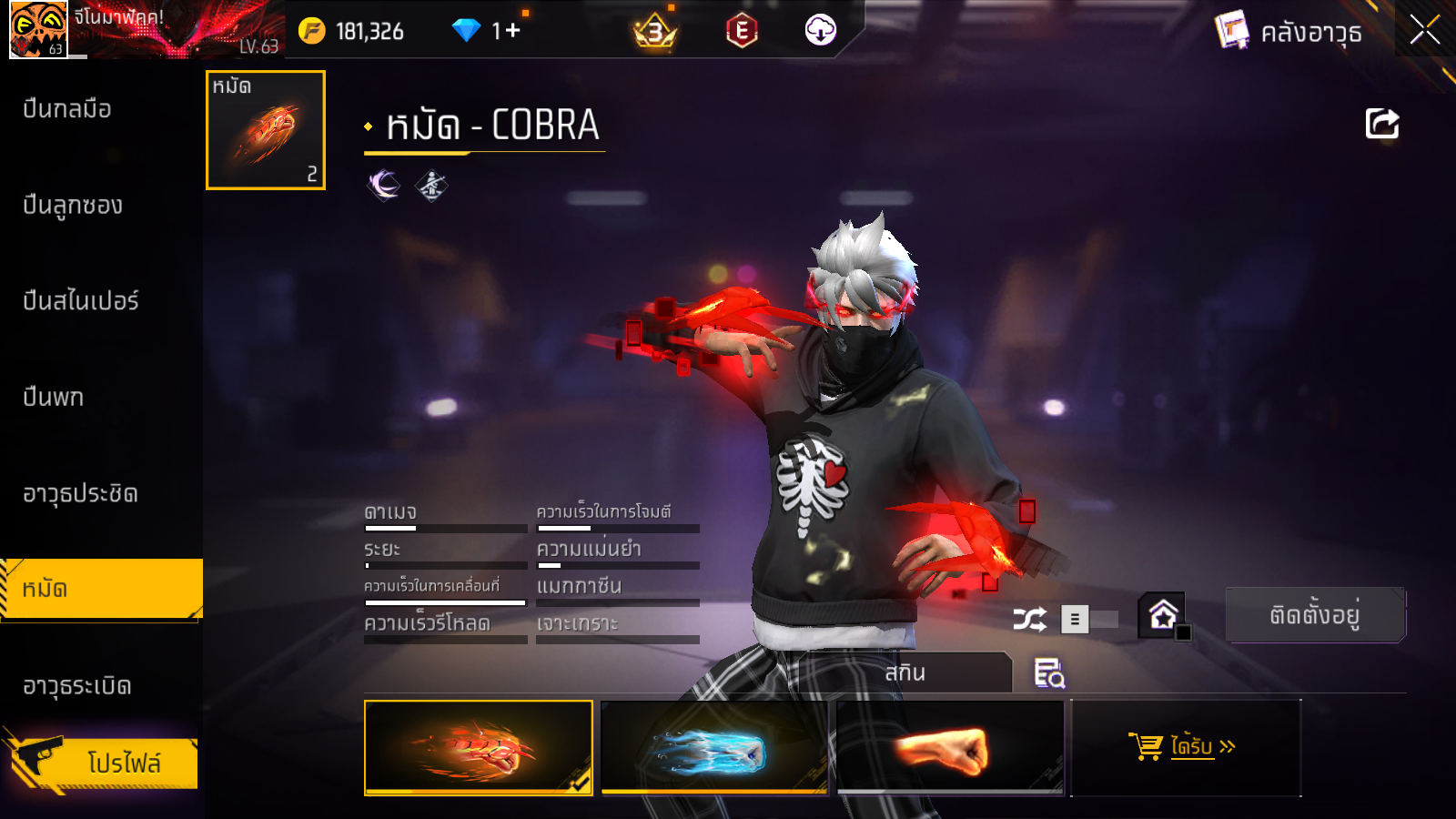The image size is (1456, 819).
Task: Switch to the อาวุธระเบิด category
Action: tap(77, 685)
